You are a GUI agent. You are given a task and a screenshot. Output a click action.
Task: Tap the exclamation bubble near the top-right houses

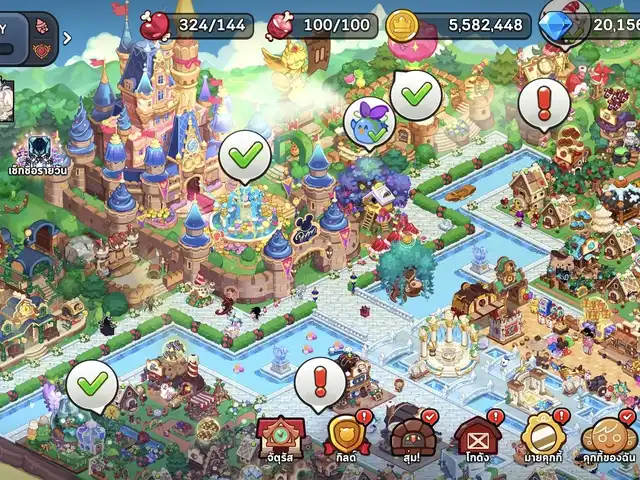[544, 103]
